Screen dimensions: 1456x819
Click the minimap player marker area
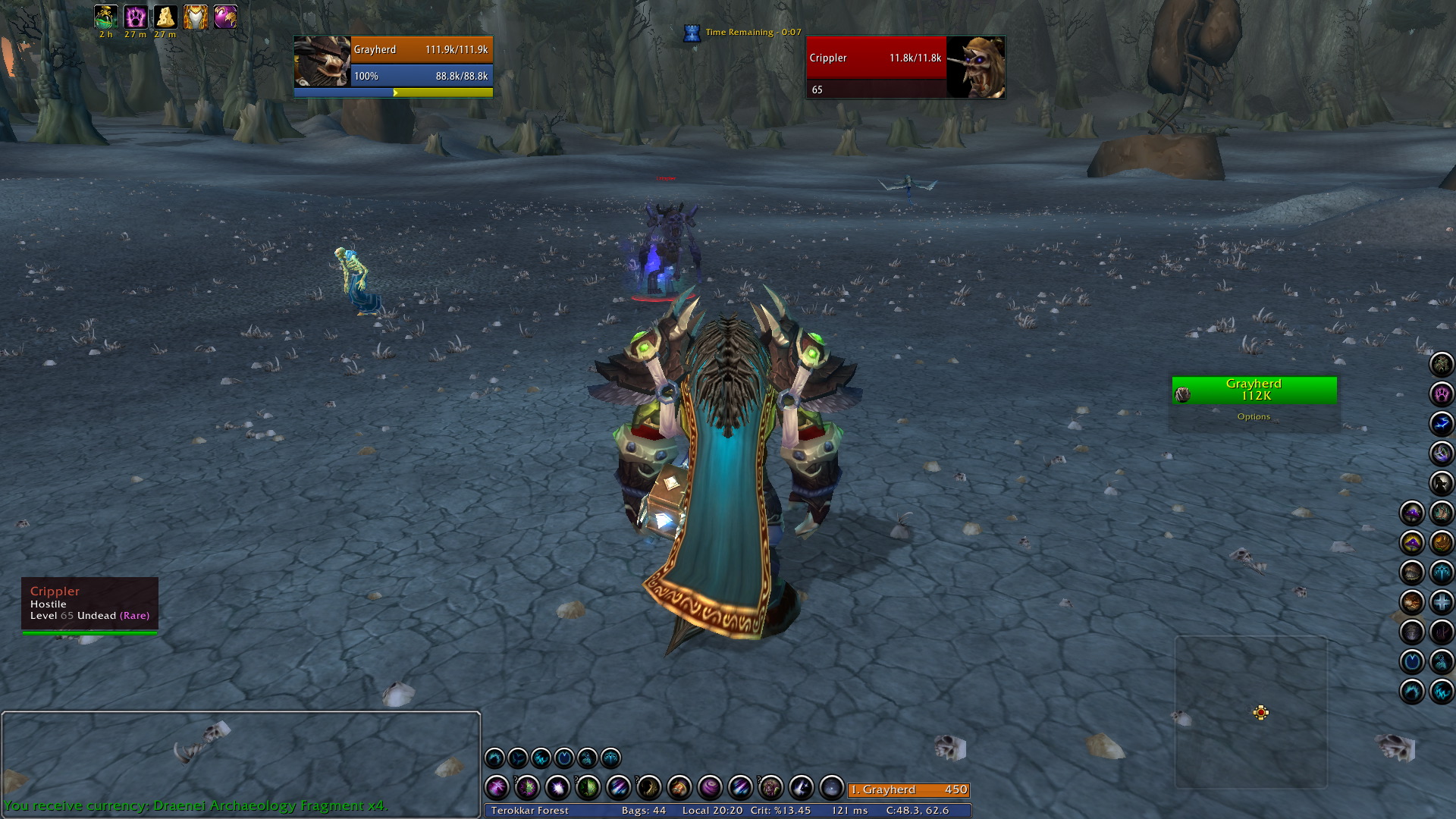coord(1260,712)
